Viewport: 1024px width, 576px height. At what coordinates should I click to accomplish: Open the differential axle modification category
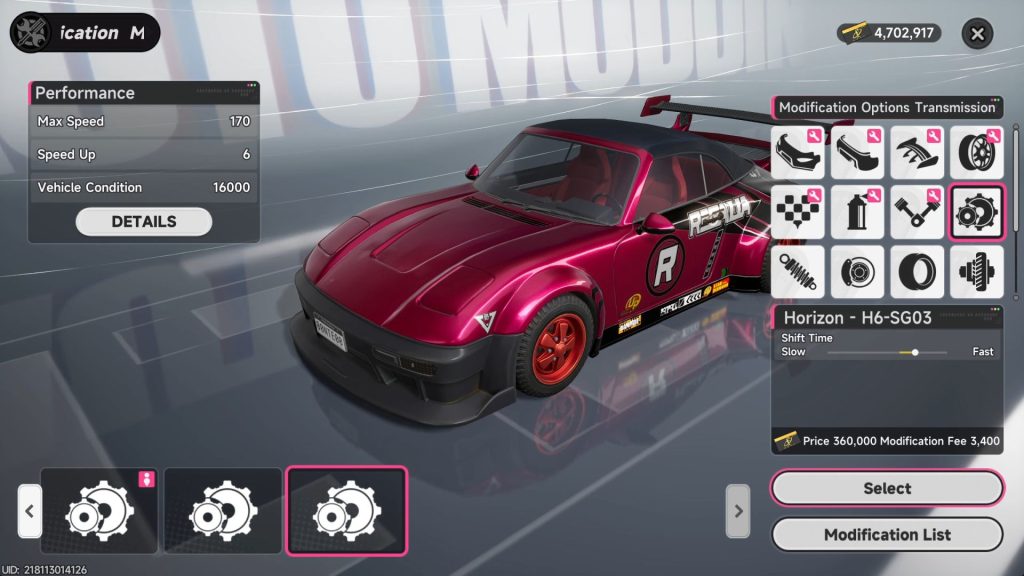pos(976,271)
